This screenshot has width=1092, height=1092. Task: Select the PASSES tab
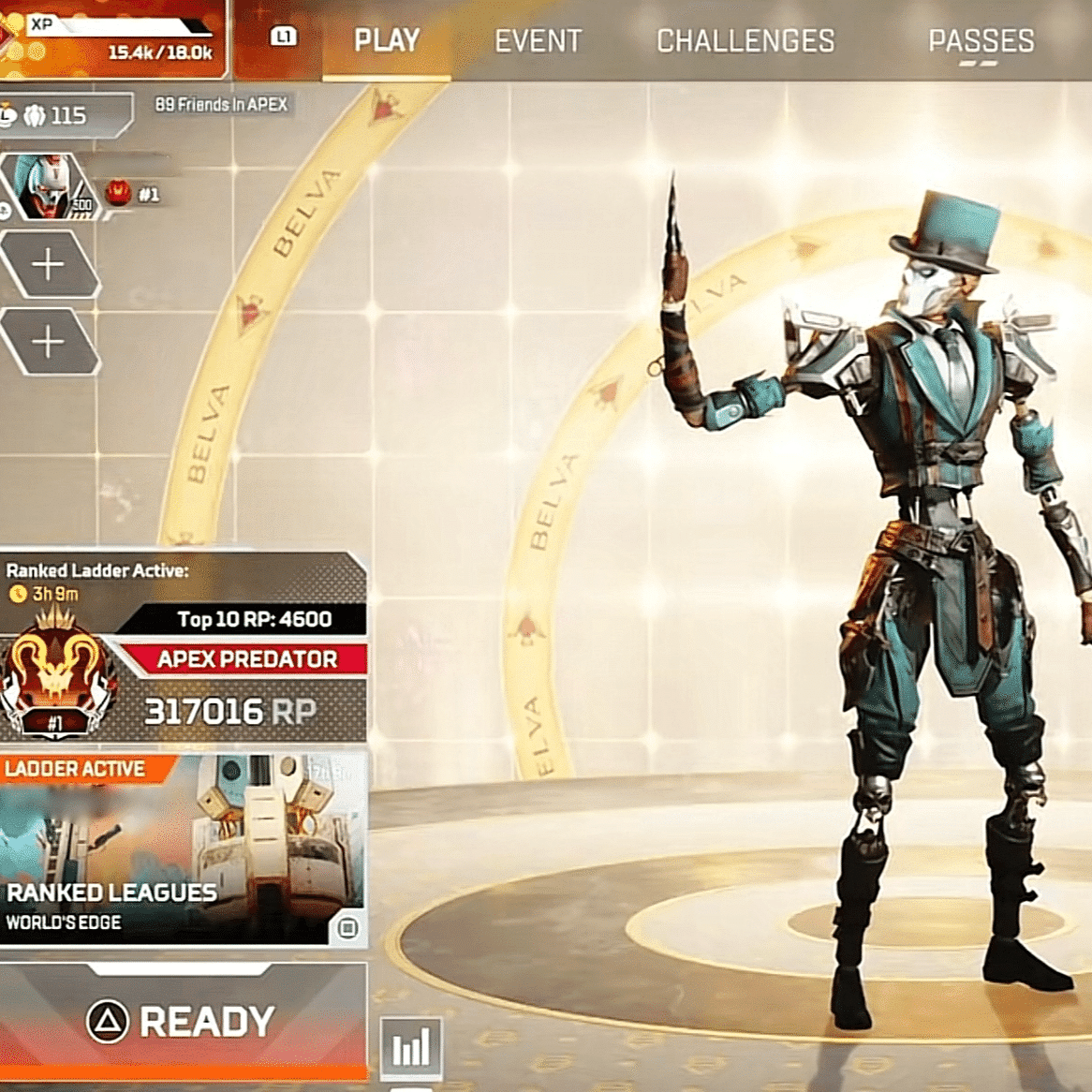click(x=981, y=41)
